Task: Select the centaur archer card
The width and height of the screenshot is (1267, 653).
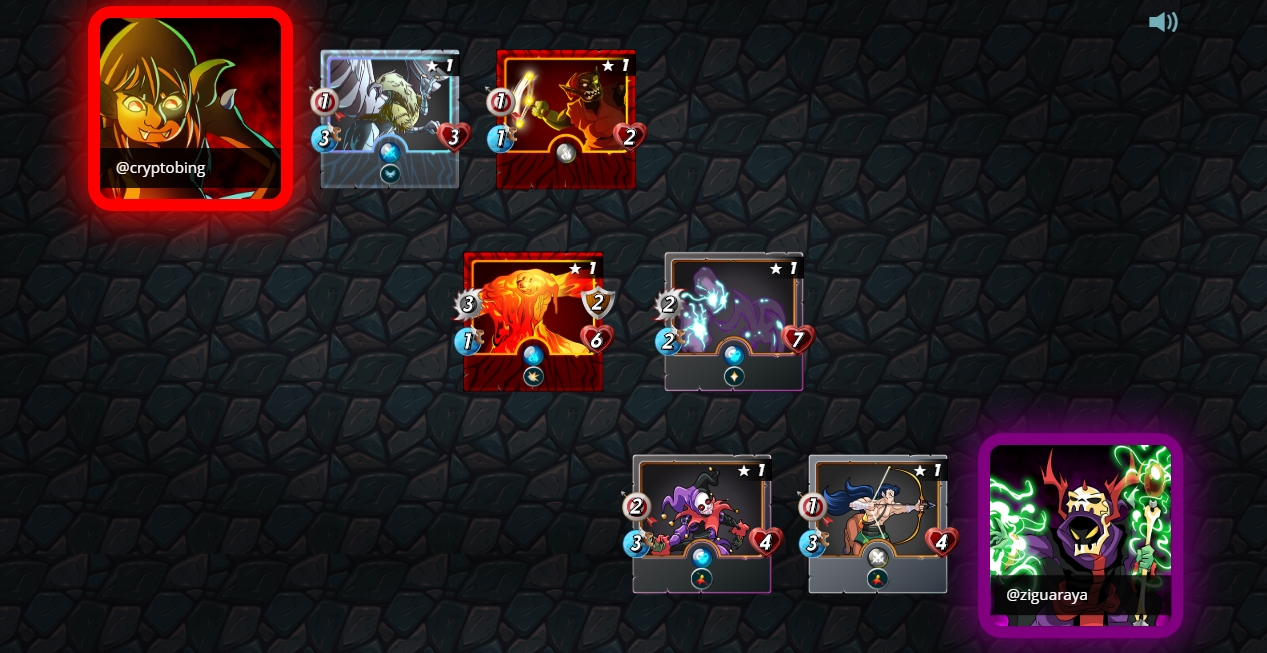Action: (877, 523)
